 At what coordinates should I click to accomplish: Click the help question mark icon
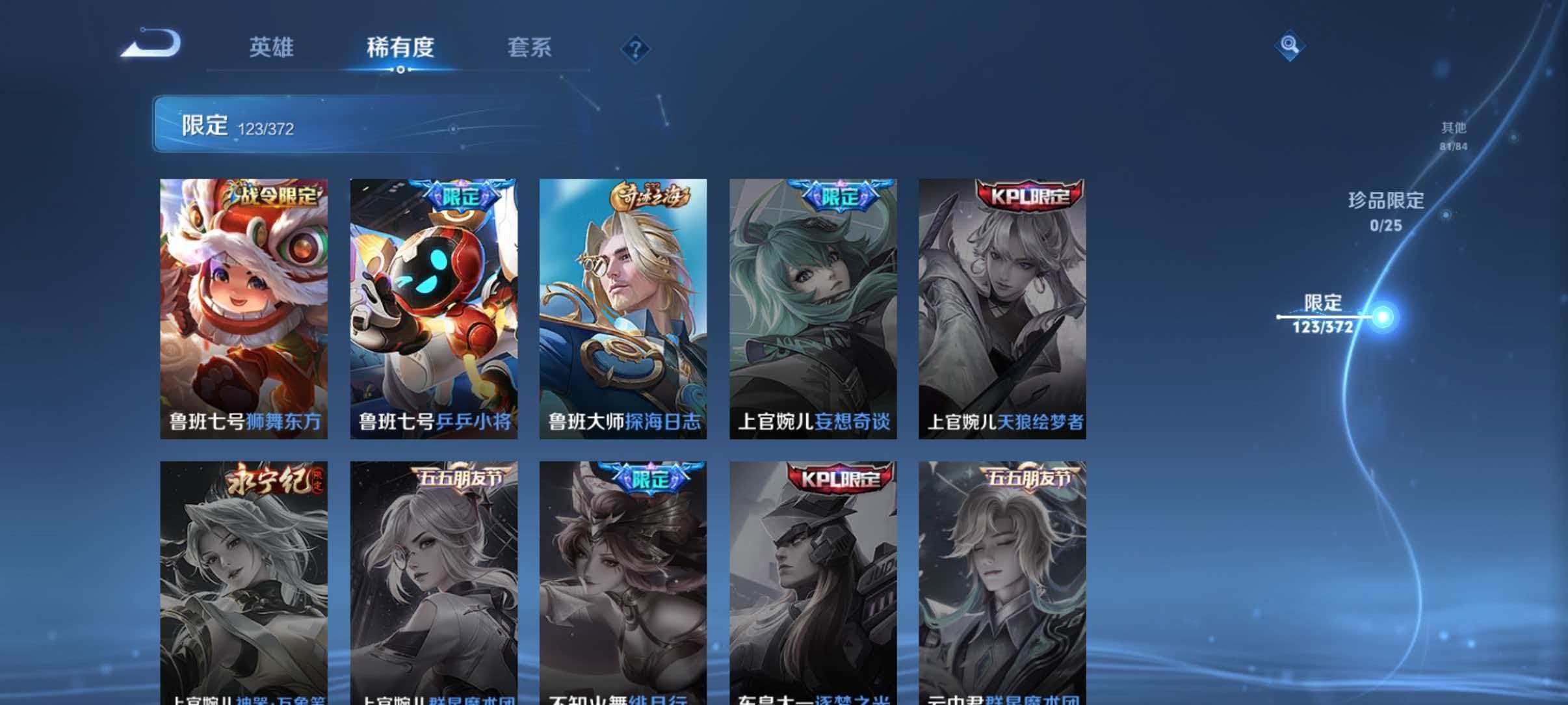coord(634,48)
